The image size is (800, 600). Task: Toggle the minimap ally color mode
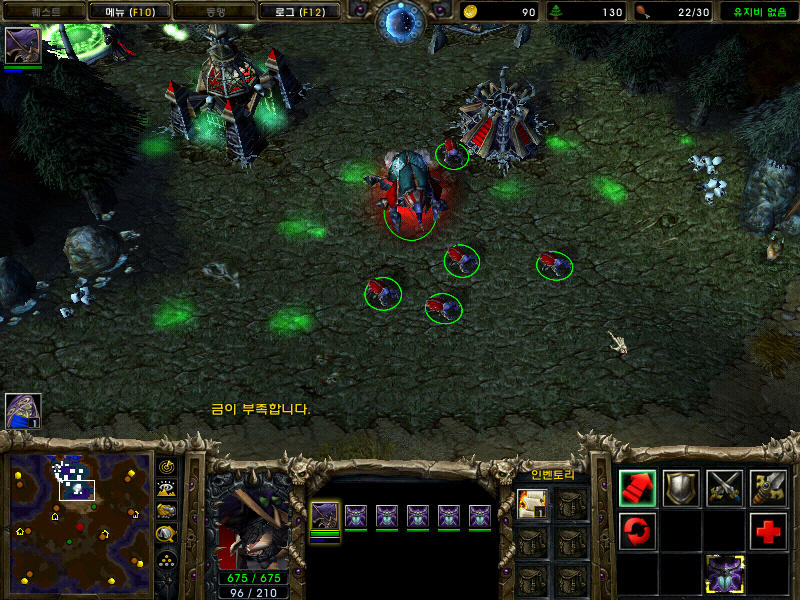pos(167,510)
